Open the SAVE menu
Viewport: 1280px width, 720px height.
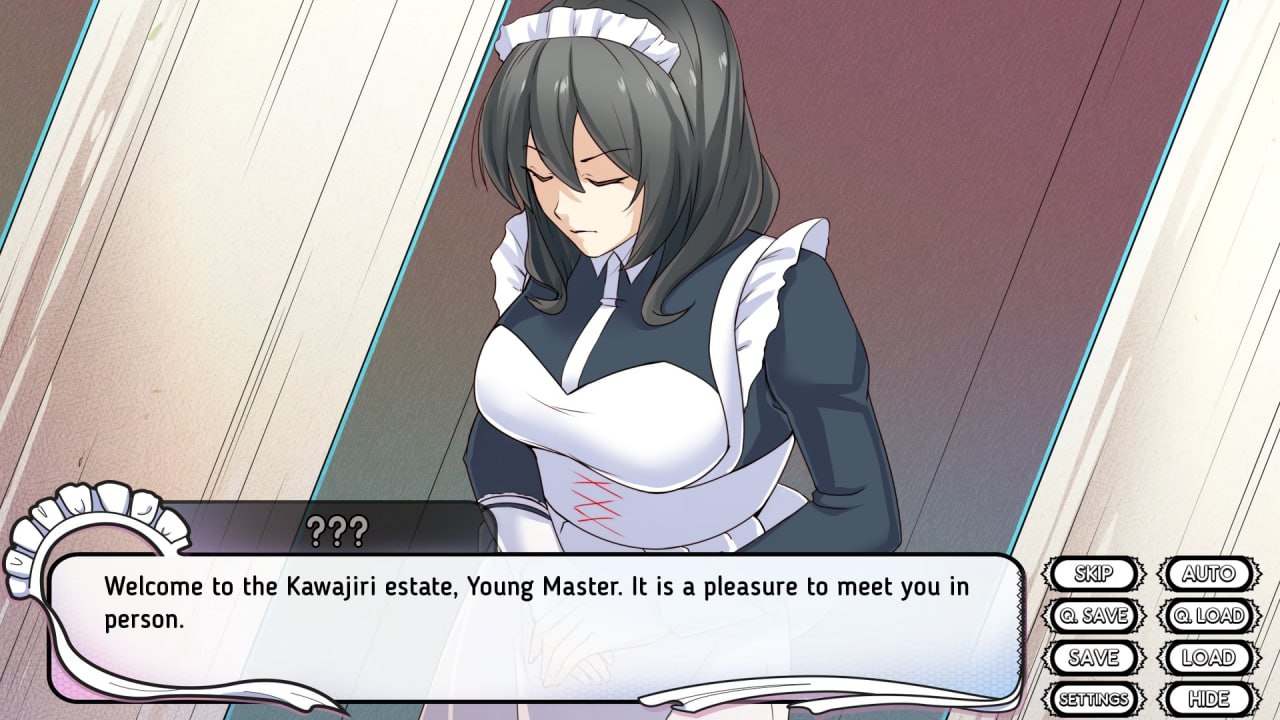[1096, 658]
